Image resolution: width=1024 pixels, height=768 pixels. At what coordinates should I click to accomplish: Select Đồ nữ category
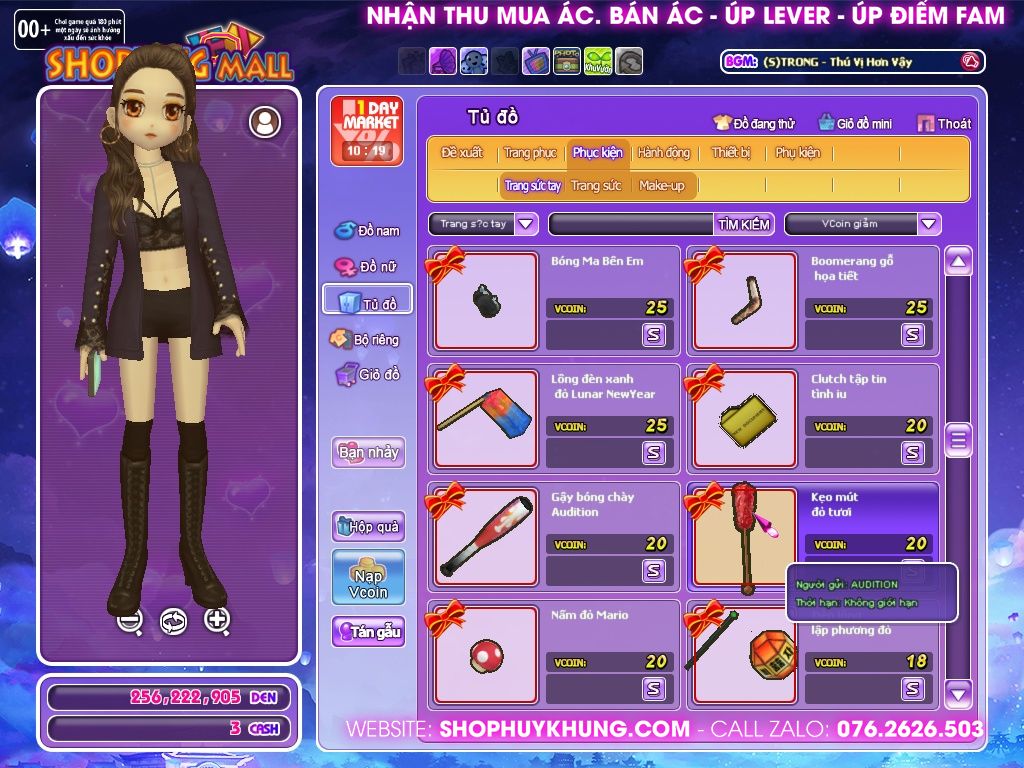point(367,267)
